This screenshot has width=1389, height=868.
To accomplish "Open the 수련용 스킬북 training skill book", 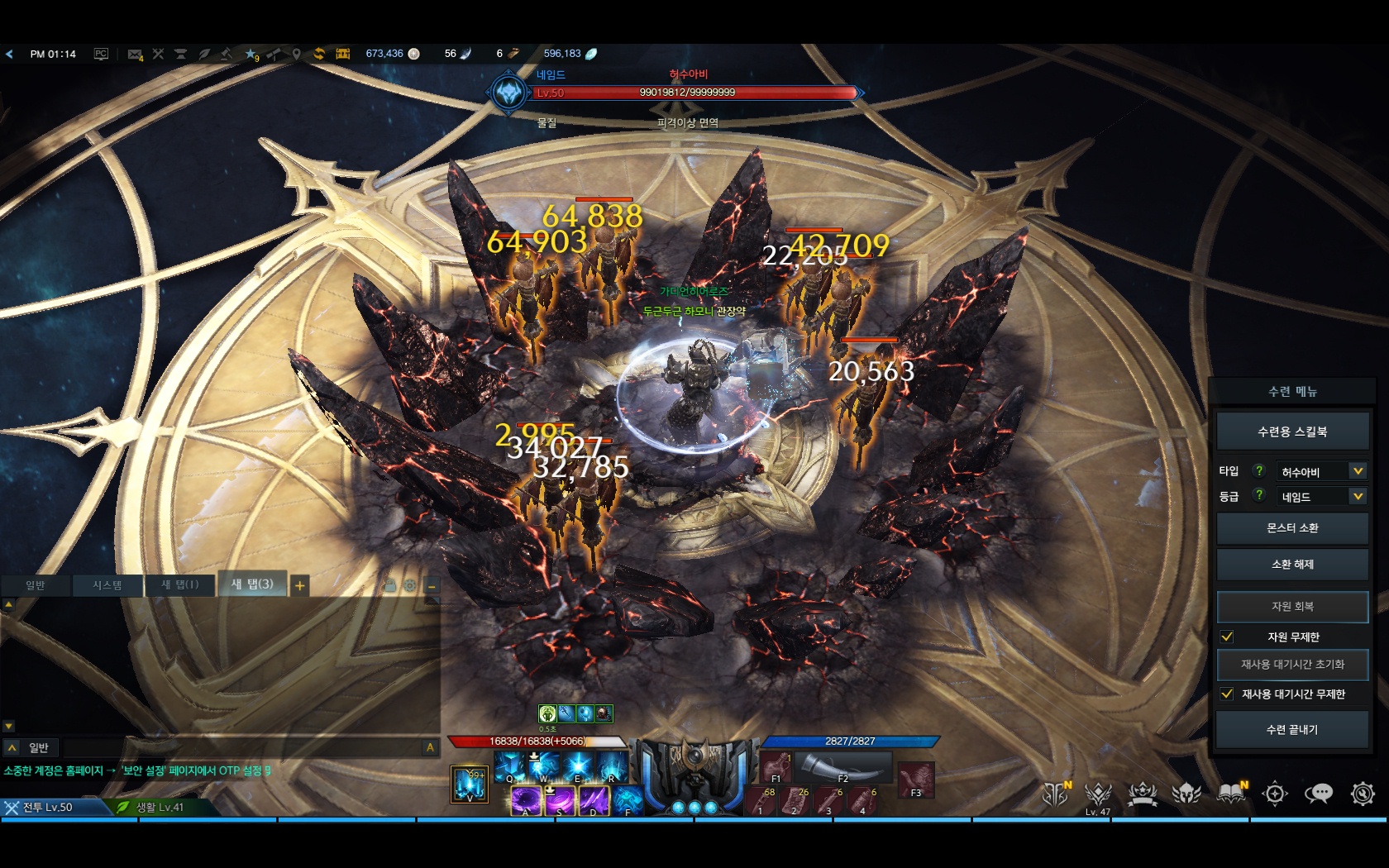I will pyautogui.click(x=1291, y=432).
